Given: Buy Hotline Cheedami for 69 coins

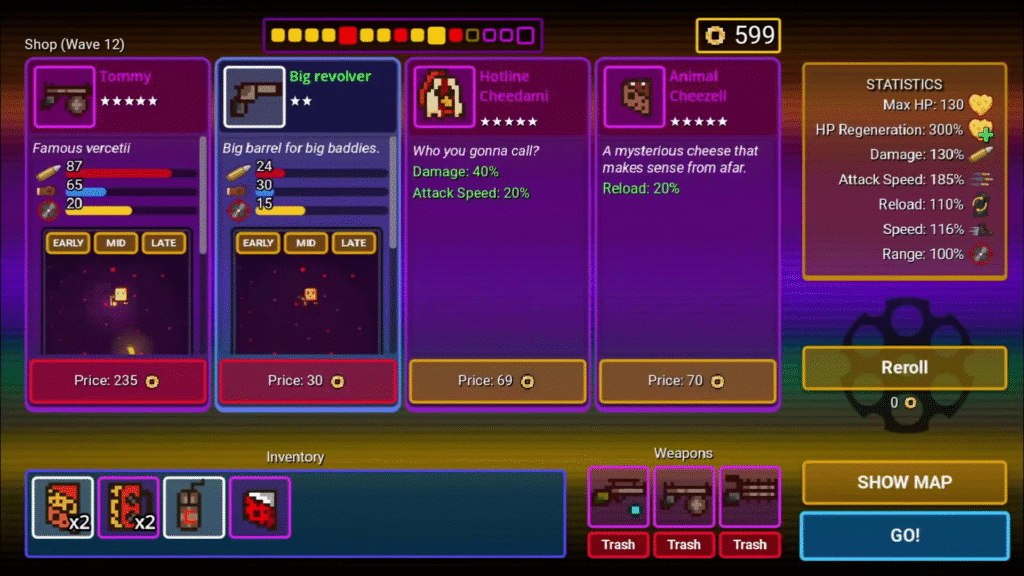Looking at the screenshot, I should (x=497, y=381).
